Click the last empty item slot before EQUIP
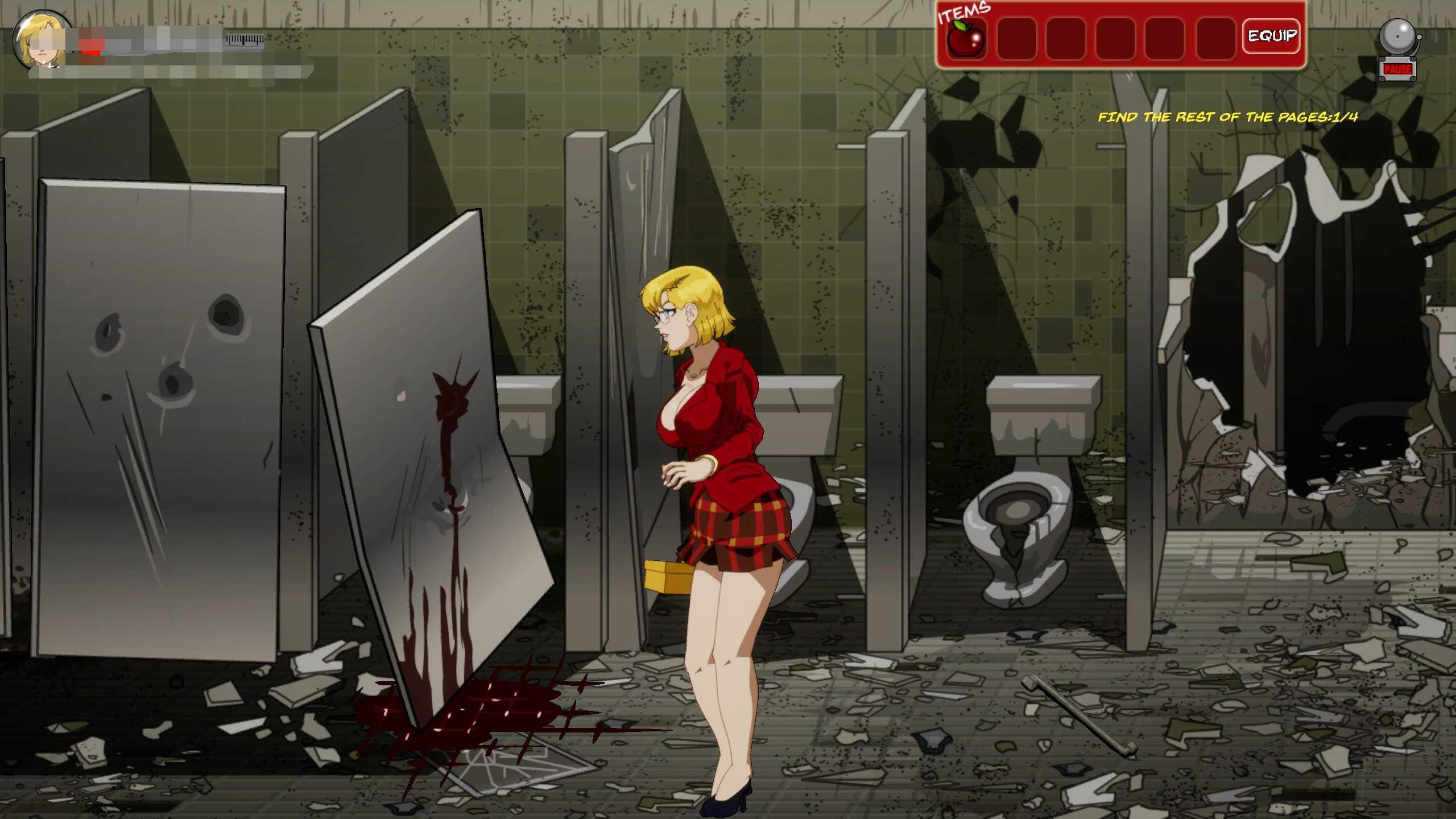Image resolution: width=1456 pixels, height=819 pixels. (1216, 37)
